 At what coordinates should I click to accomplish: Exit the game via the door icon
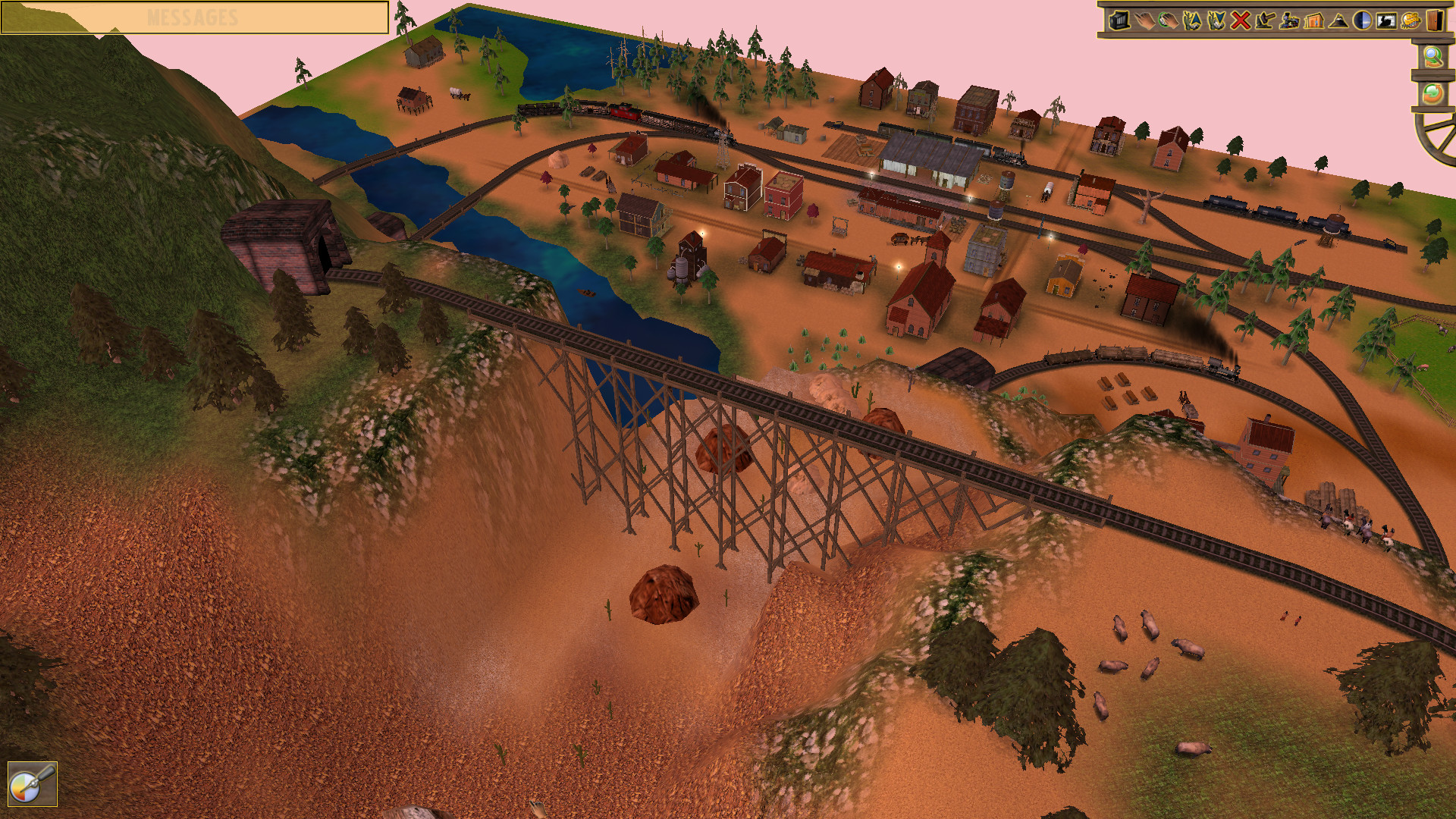pyautogui.click(x=1435, y=21)
